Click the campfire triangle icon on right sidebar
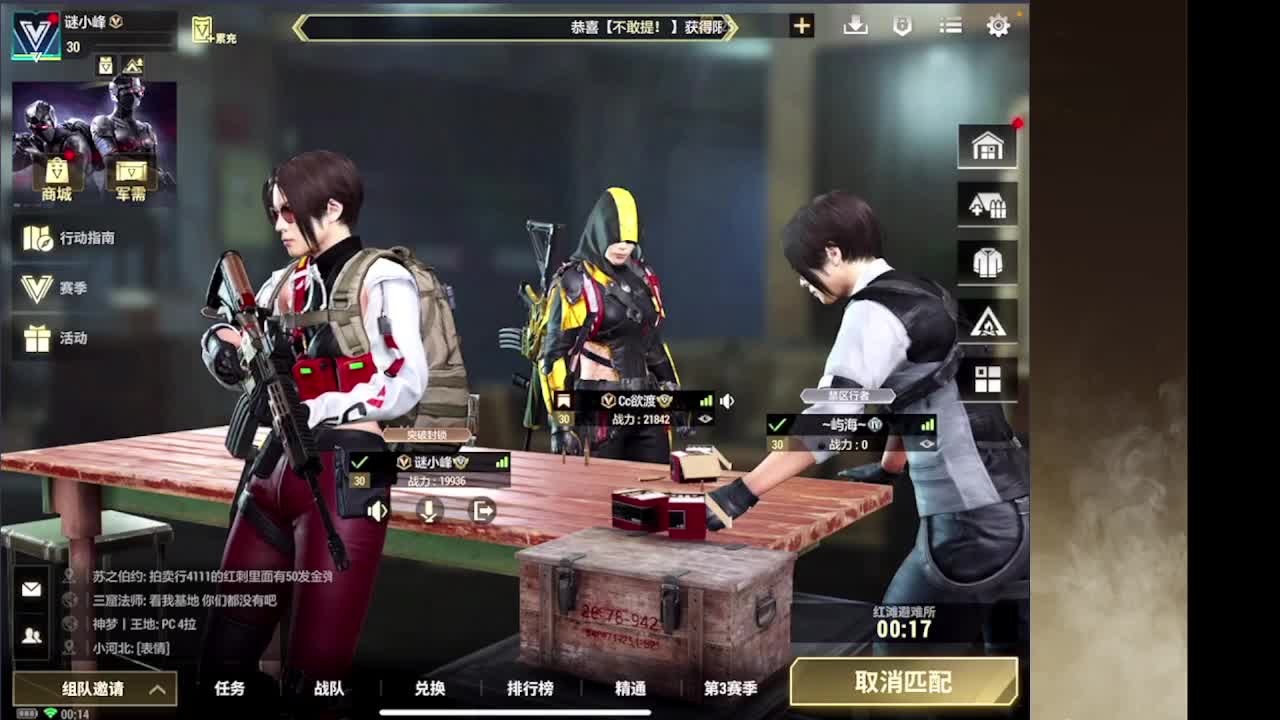The width and height of the screenshot is (1280, 720). [x=987, y=320]
